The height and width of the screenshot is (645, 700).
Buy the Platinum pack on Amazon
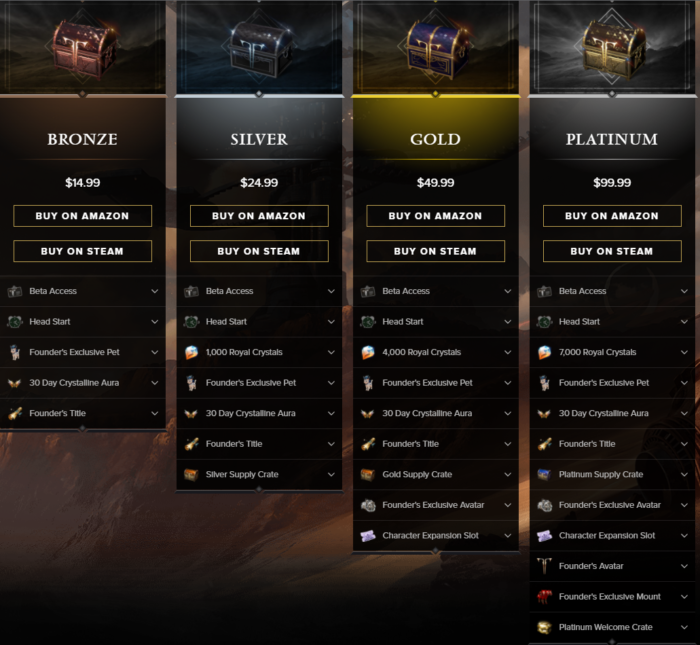tap(612, 216)
